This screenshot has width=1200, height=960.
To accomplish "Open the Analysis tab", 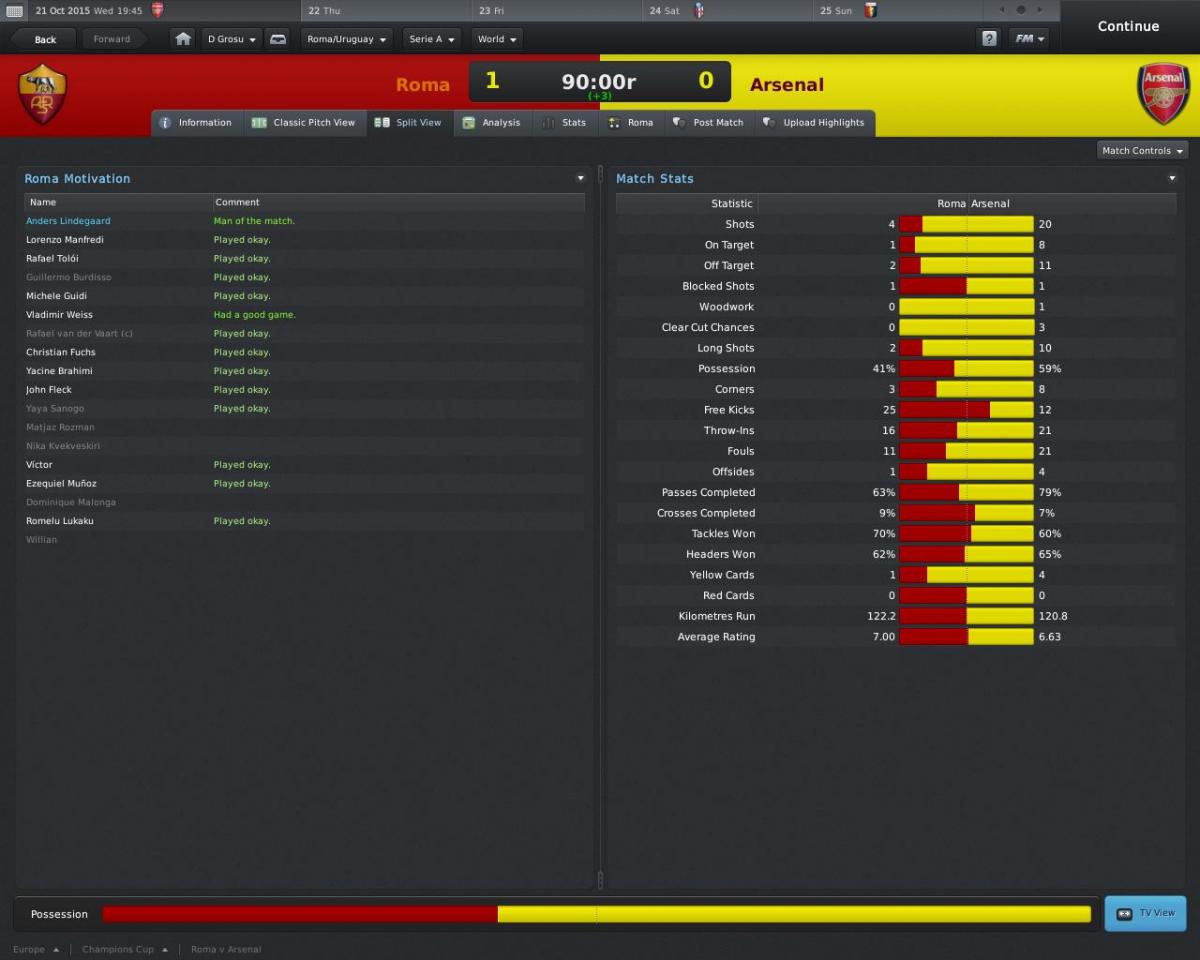I will (491, 123).
